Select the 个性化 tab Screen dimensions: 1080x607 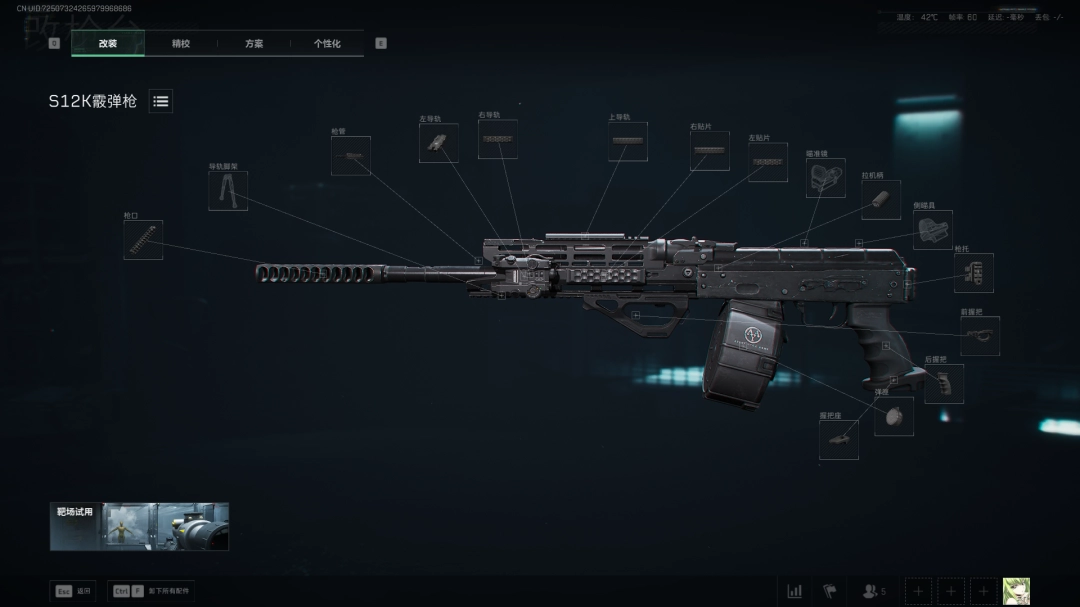click(x=327, y=44)
